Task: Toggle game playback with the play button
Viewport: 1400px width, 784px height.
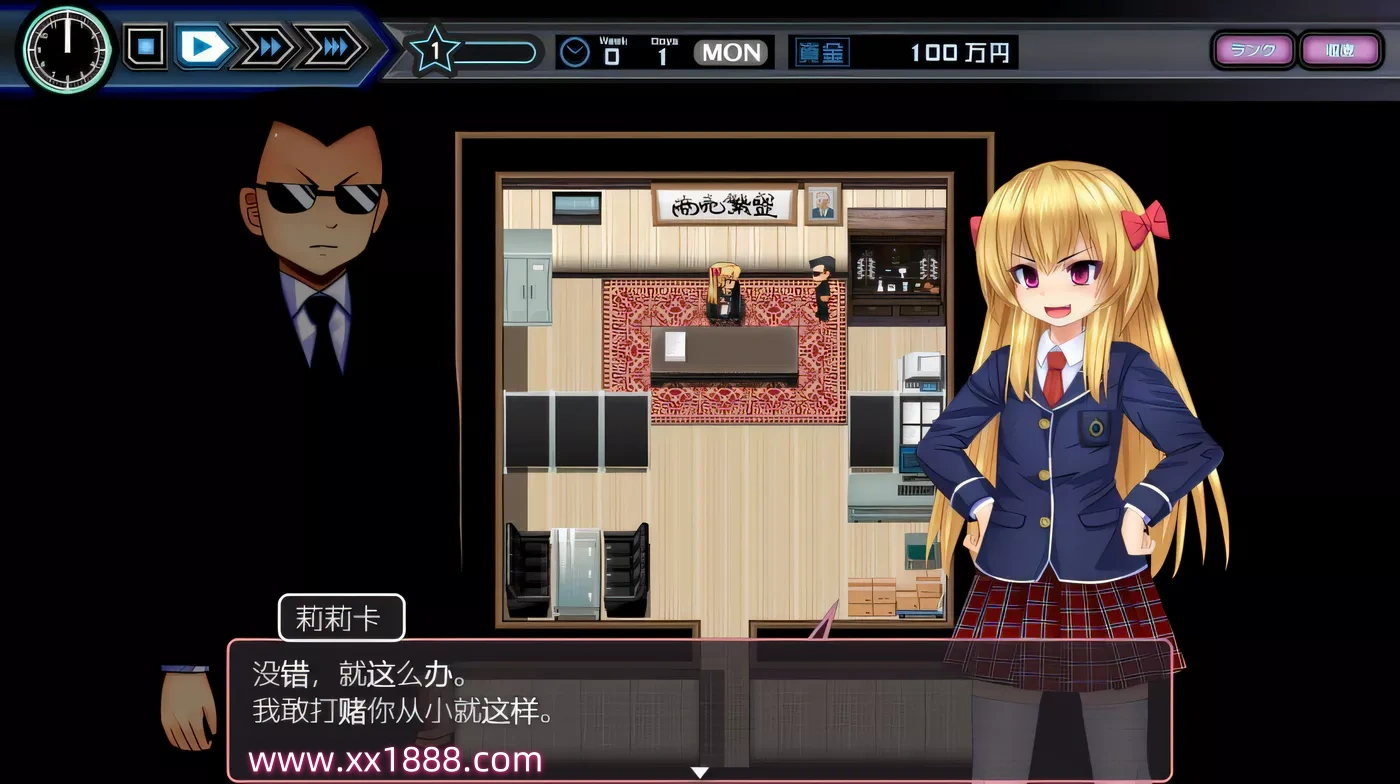Action: [x=203, y=48]
